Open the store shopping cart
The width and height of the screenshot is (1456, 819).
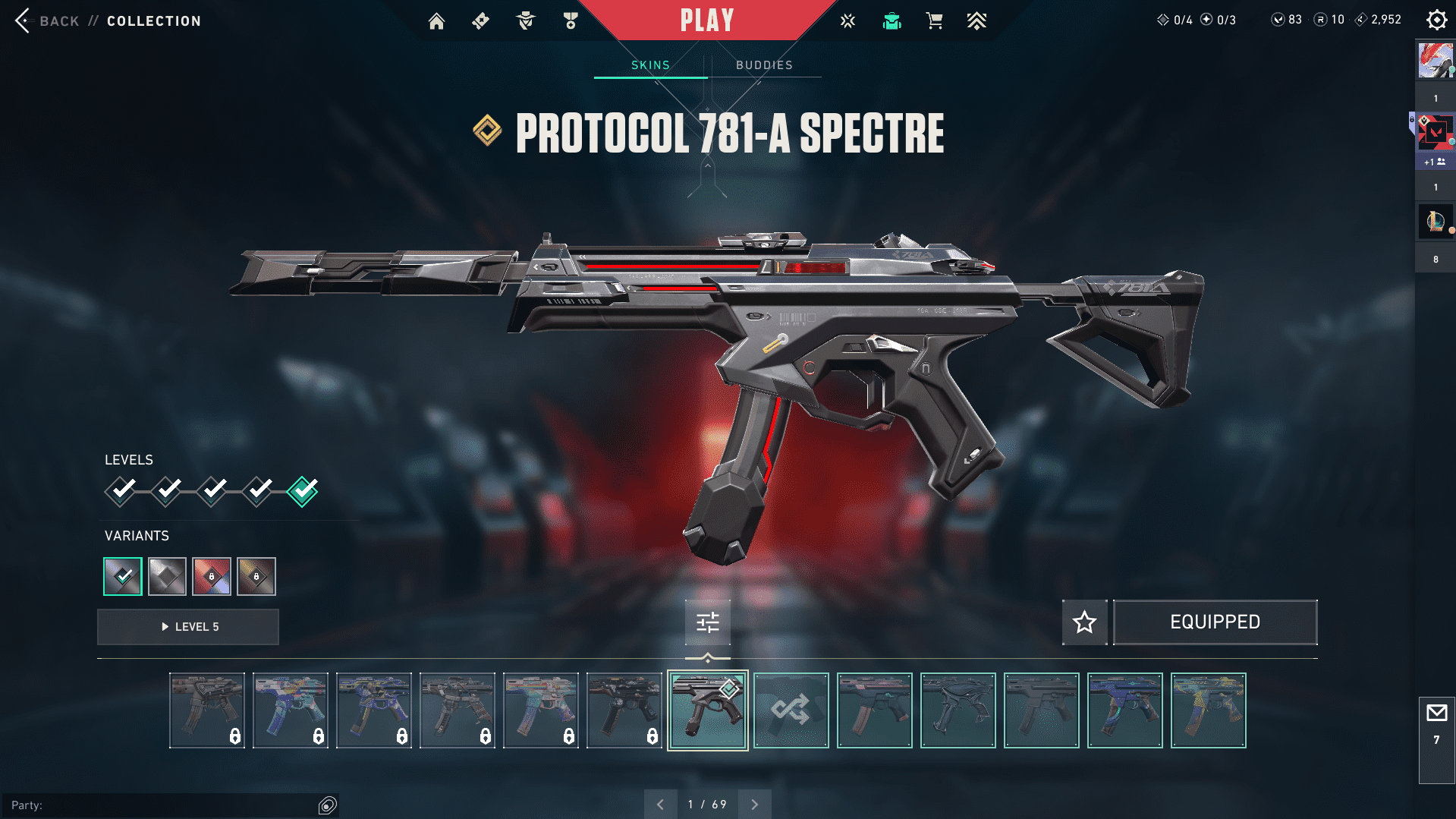click(x=934, y=21)
